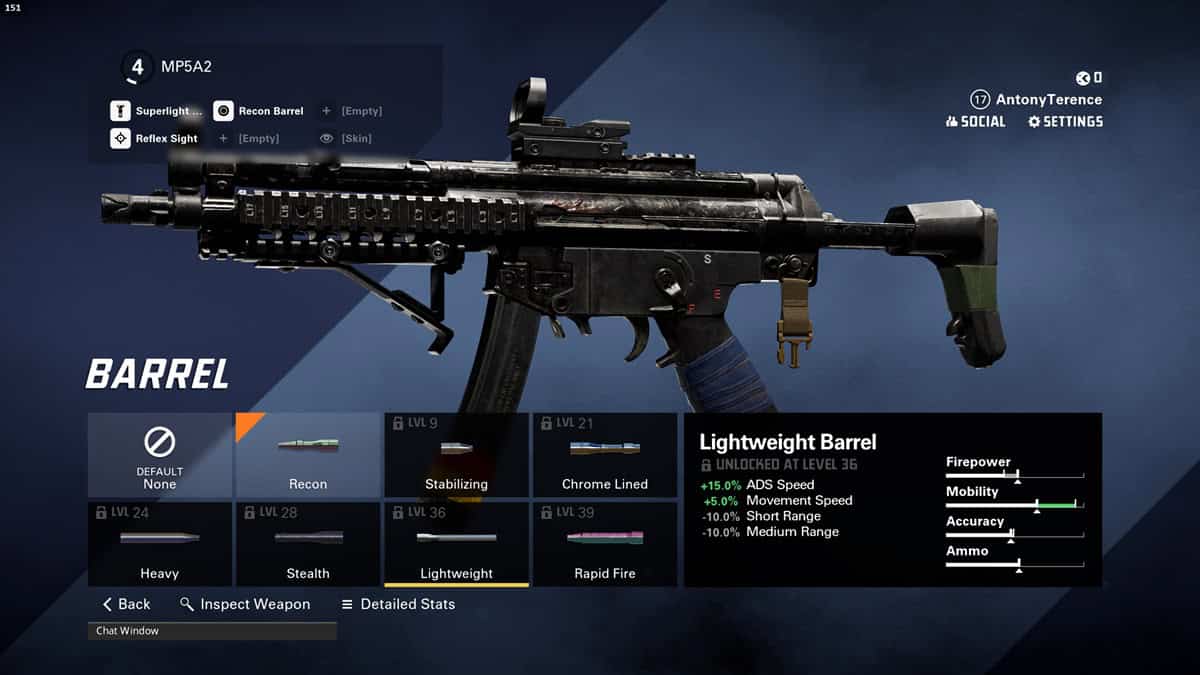Screen dimensions: 1200x675
Task: Choose the Recon barrel tile
Action: pyautogui.click(x=308, y=455)
